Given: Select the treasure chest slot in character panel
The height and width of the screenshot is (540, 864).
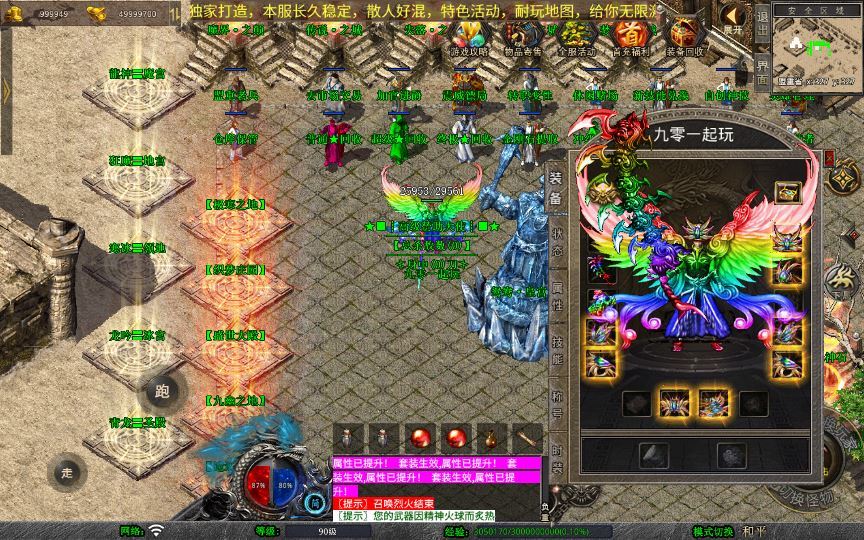Looking at the screenshot, I should [787, 192].
